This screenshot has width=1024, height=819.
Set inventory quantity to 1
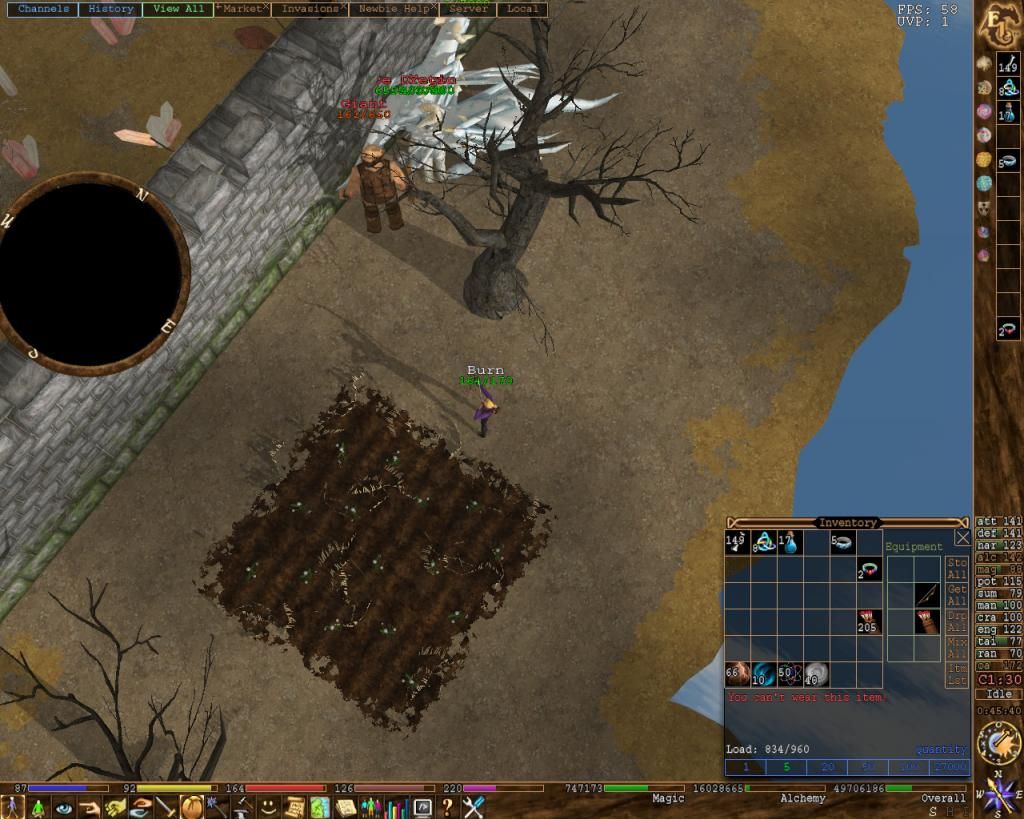click(x=745, y=767)
